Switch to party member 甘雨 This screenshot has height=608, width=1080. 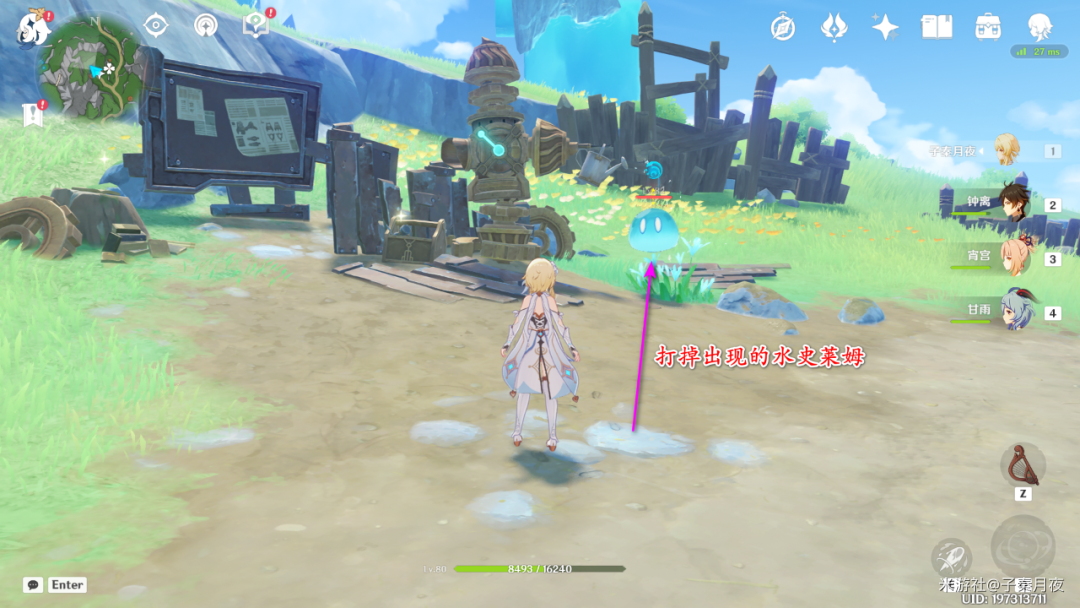[1012, 311]
